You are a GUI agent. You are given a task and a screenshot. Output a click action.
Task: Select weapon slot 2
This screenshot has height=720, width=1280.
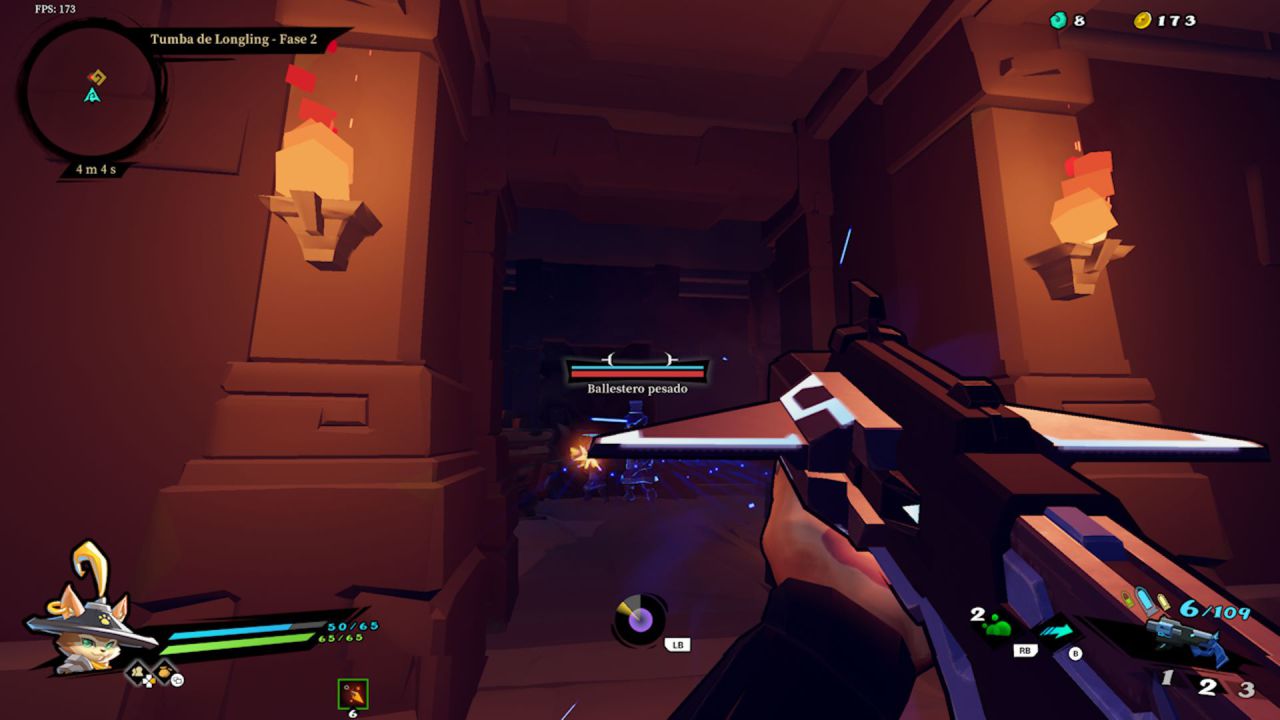tap(1207, 686)
